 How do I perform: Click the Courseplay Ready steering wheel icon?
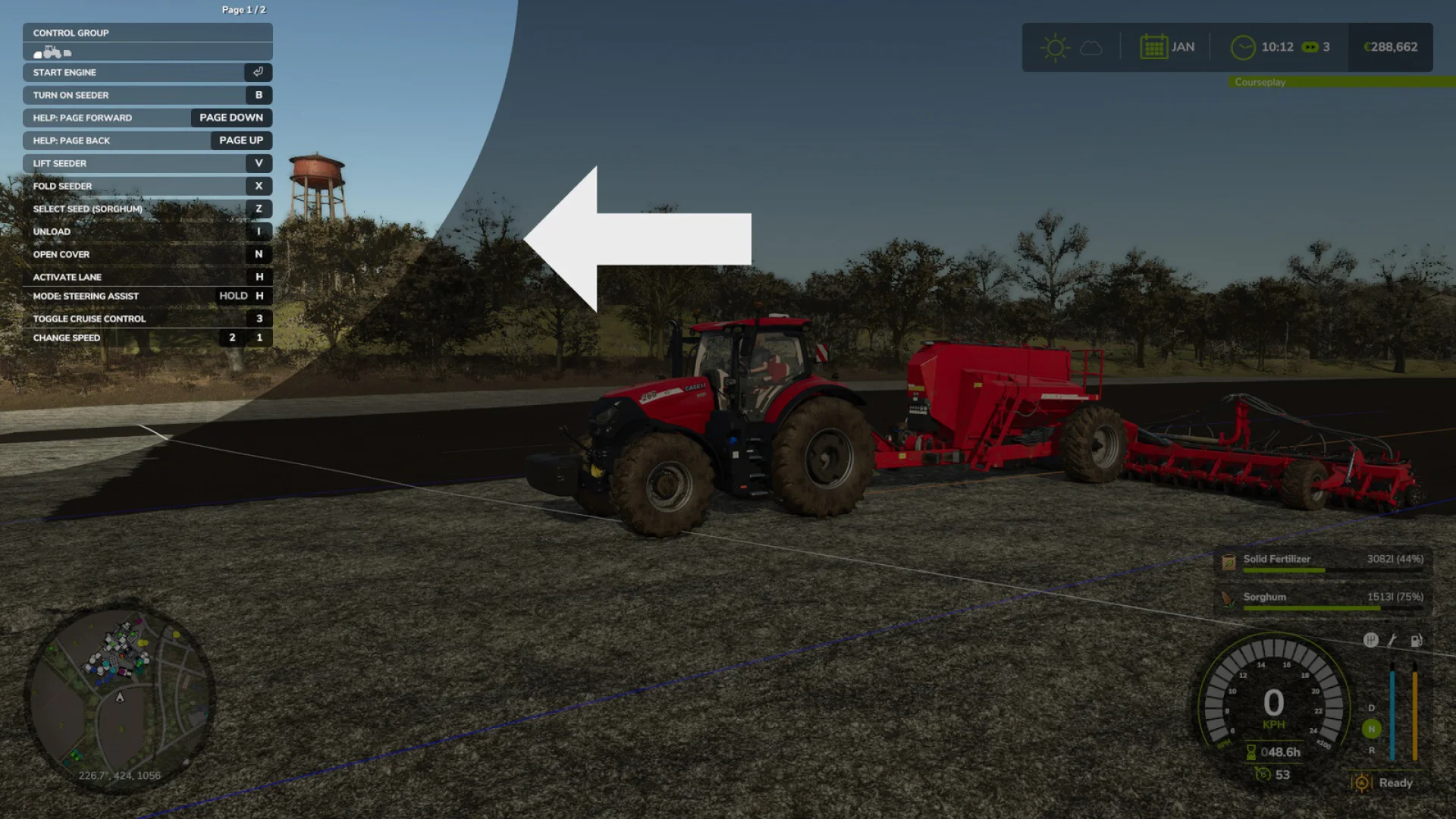(x=1361, y=783)
